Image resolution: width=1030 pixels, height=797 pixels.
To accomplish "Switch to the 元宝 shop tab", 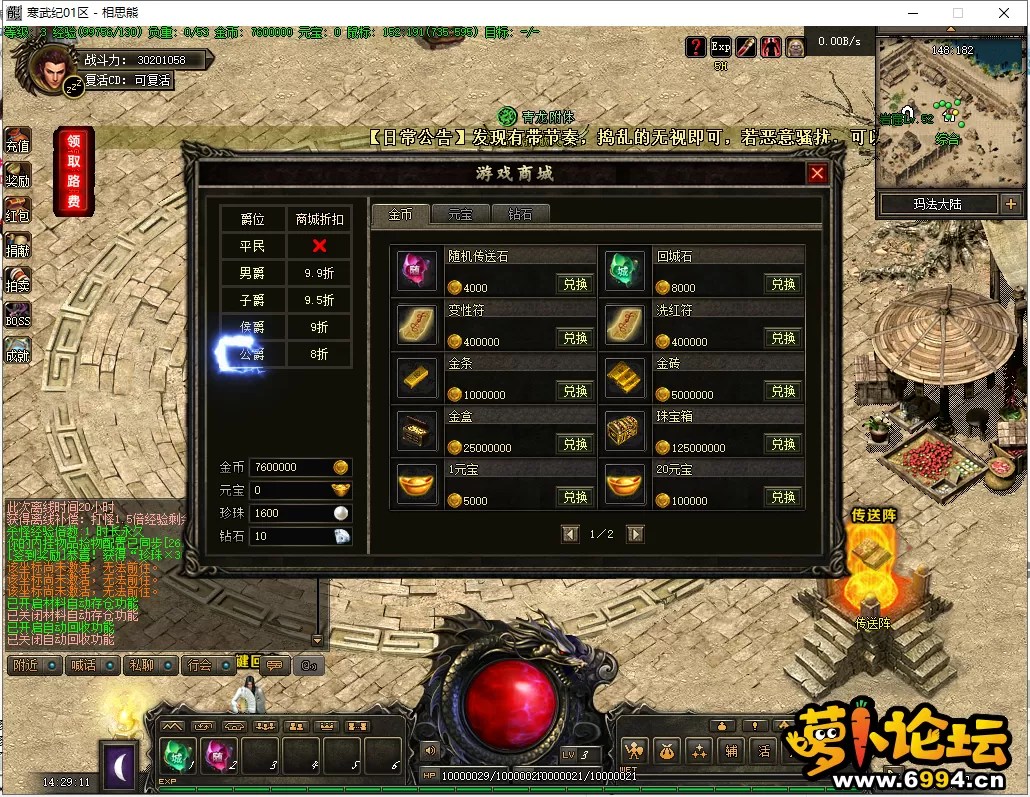I will (x=460, y=214).
